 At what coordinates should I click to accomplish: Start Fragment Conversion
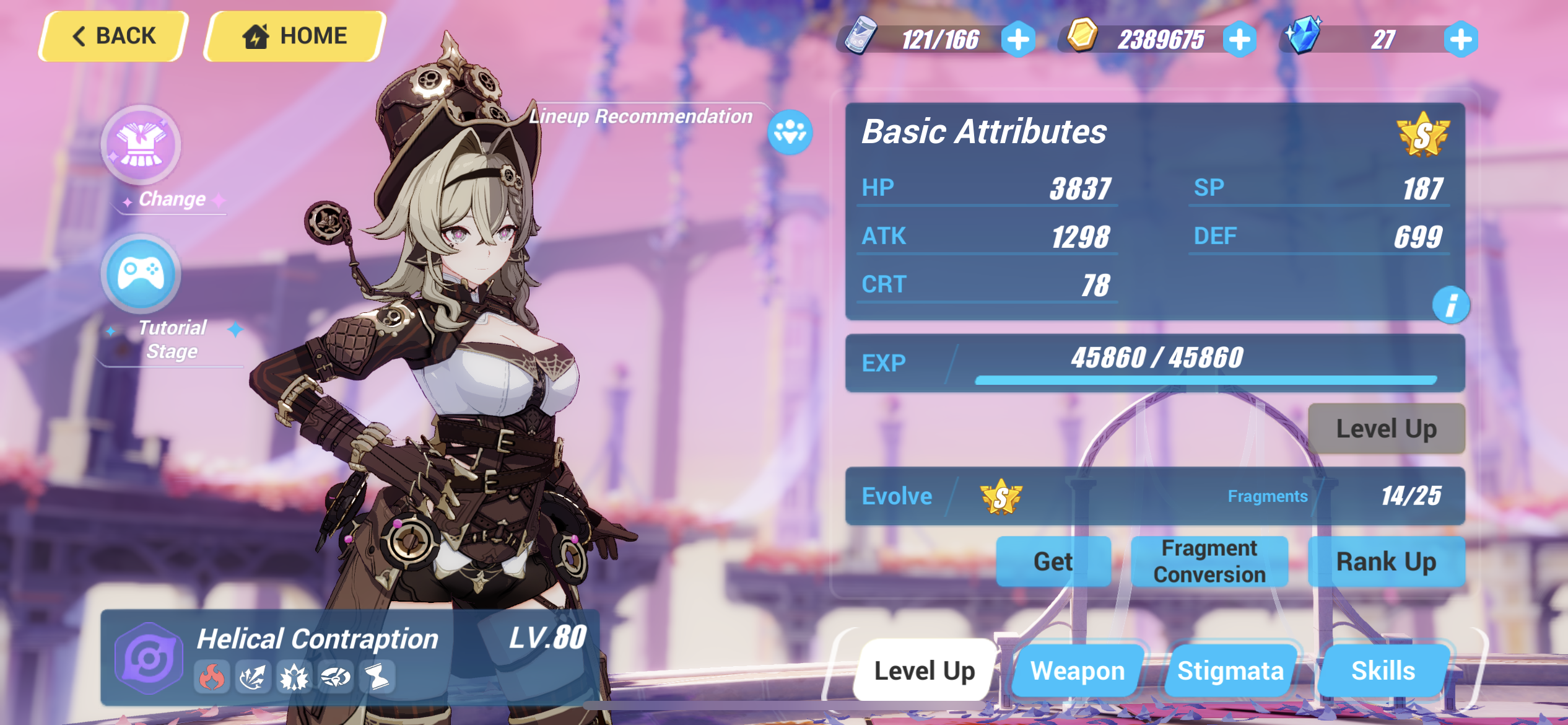pos(1209,561)
